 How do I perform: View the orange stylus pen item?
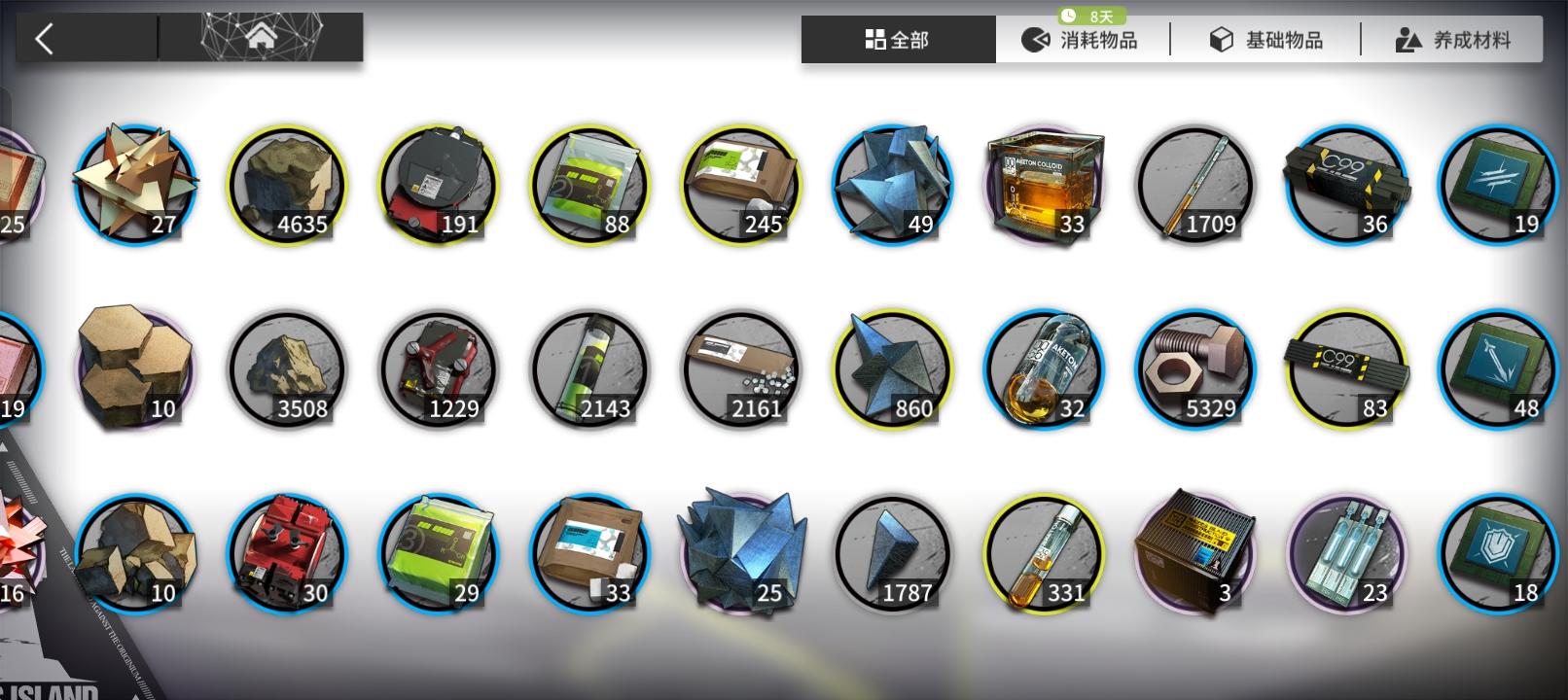coord(1194,185)
